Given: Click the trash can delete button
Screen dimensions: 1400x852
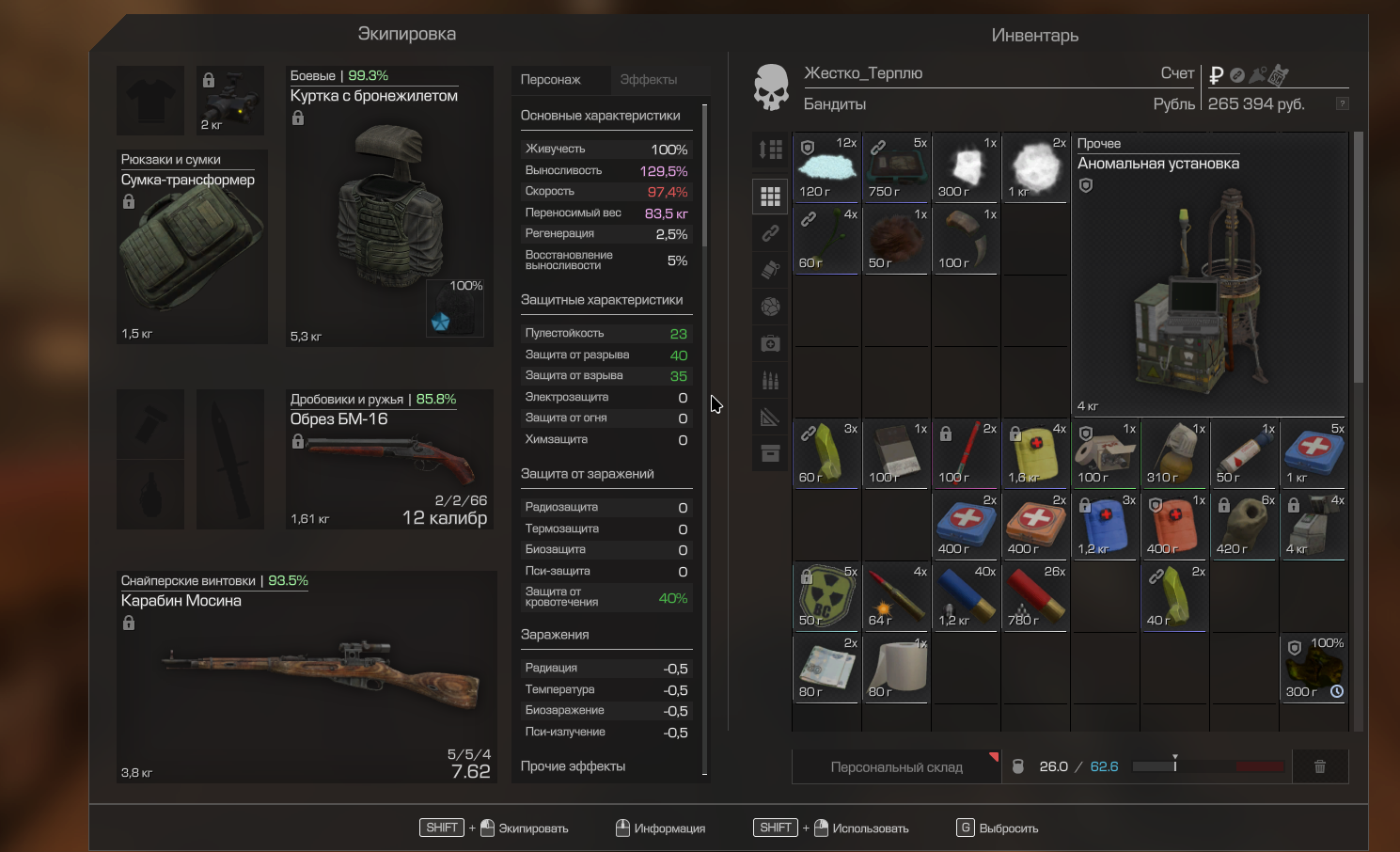Looking at the screenshot, I should click(x=1320, y=767).
